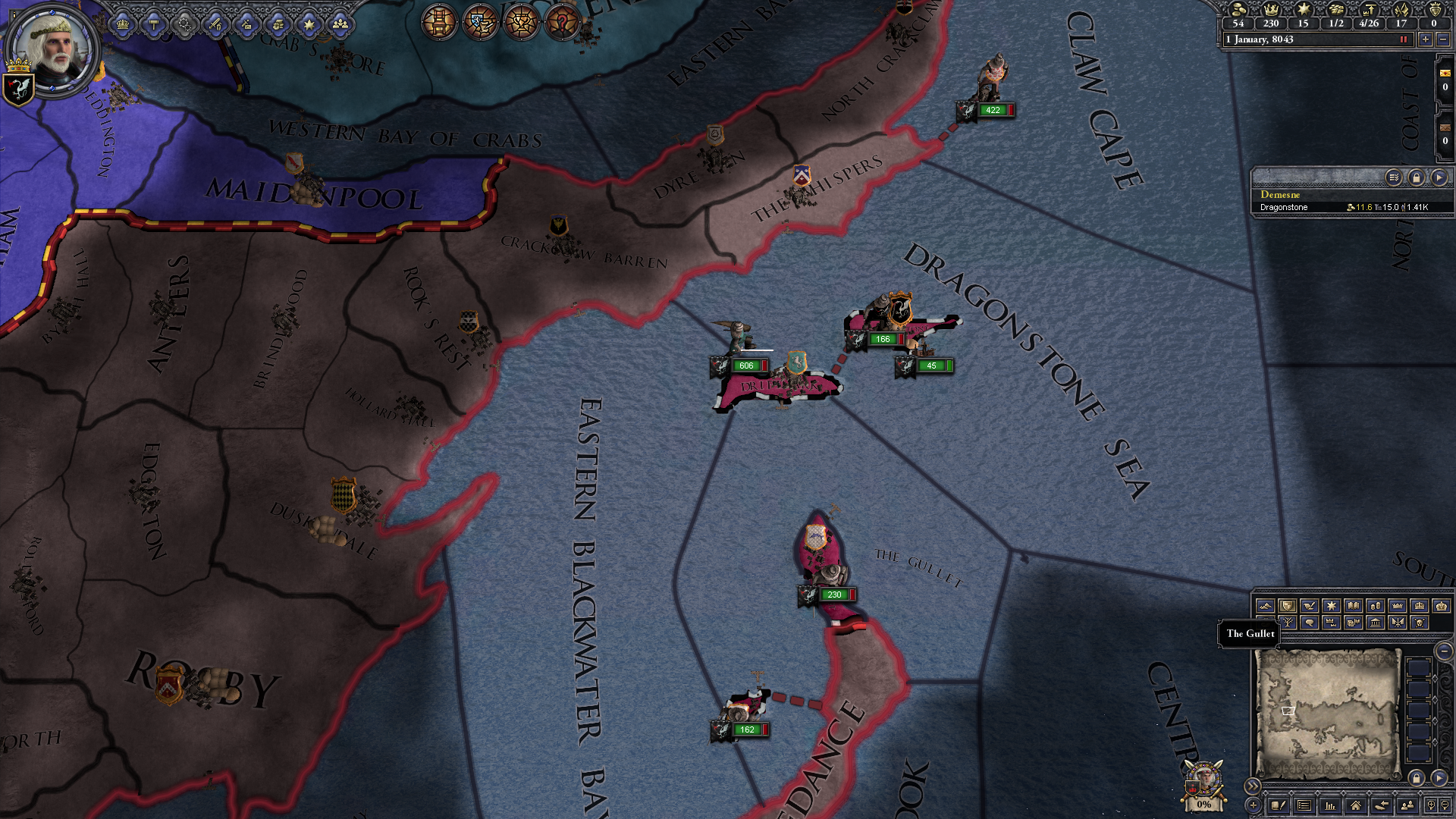Open outliner view options list icon
The image size is (1456, 819).
pyautogui.click(x=1394, y=177)
